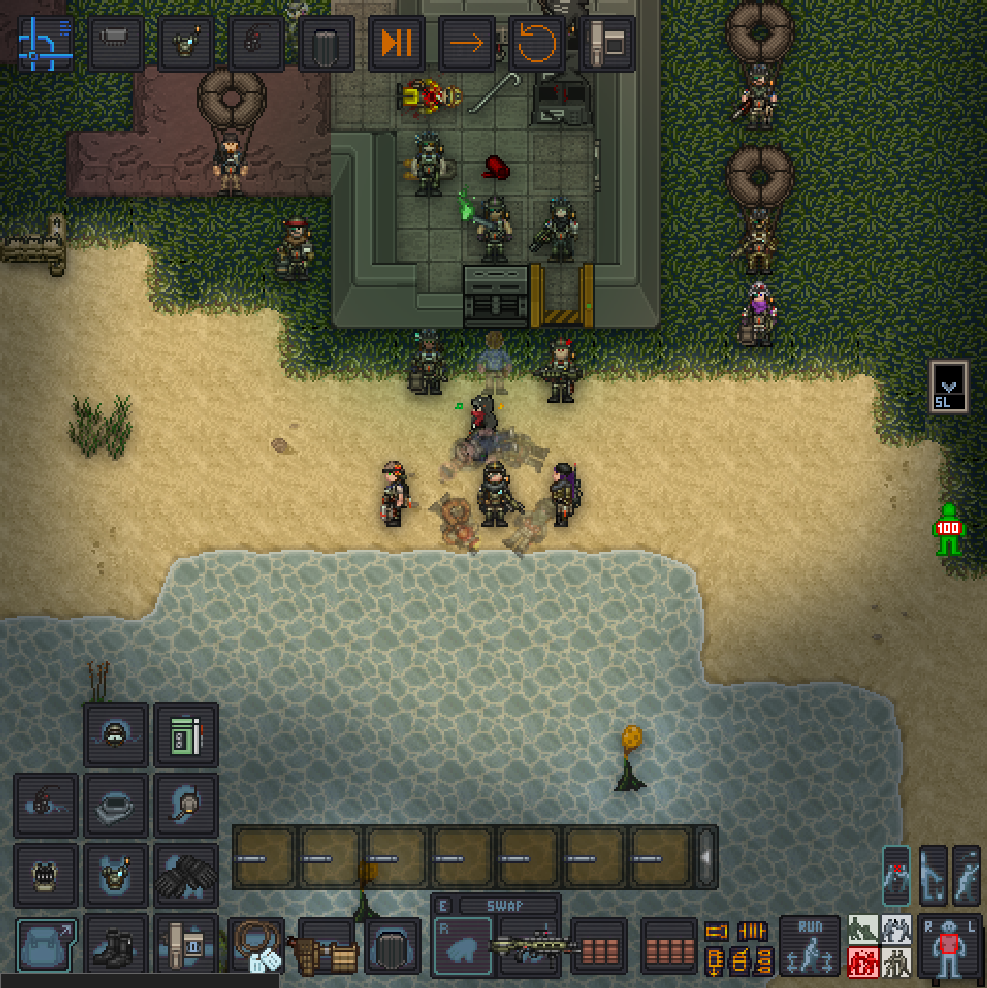Click the orange skip-forward button

point(396,43)
